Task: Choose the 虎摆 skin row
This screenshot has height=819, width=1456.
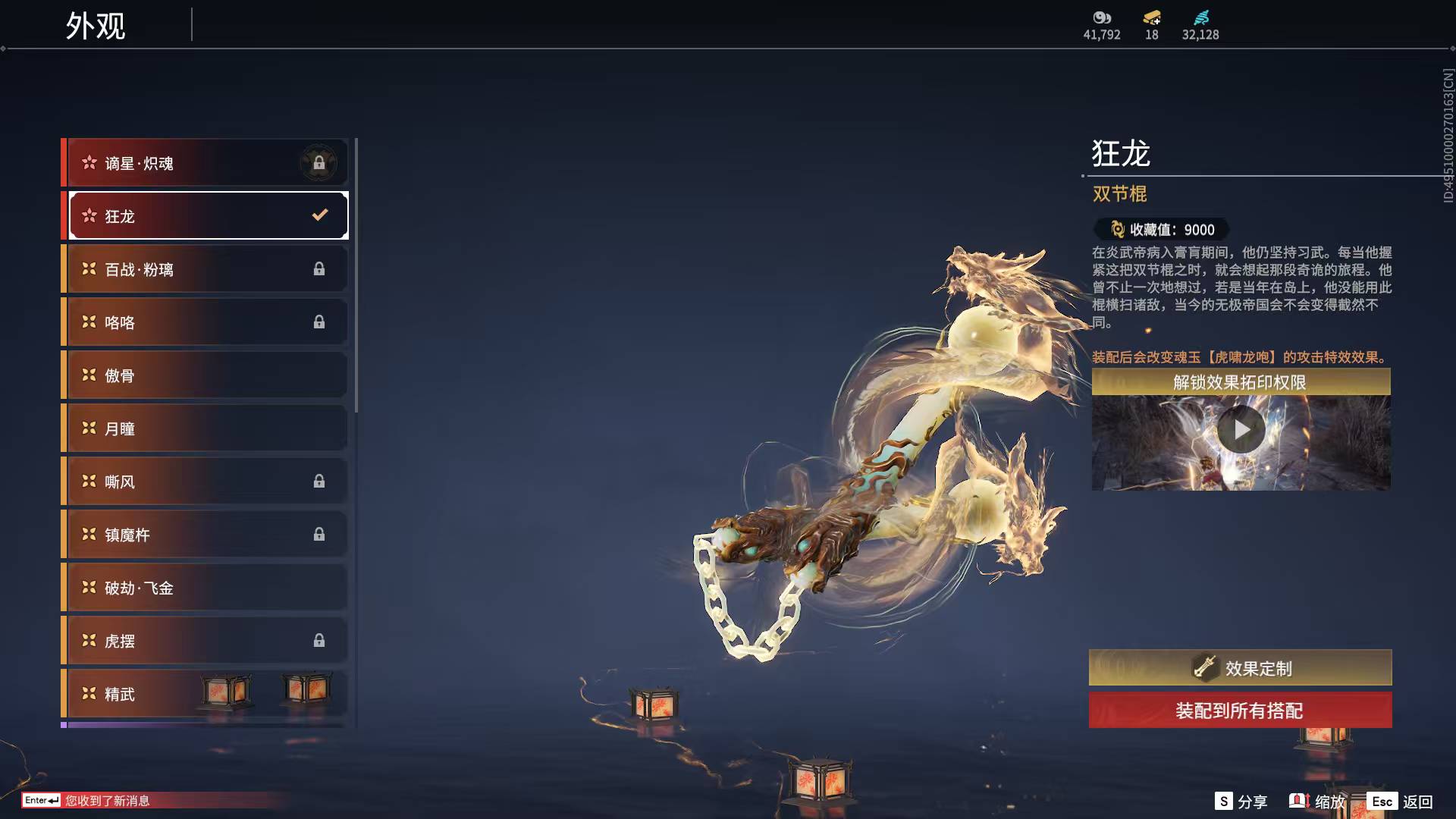Action: 206,641
